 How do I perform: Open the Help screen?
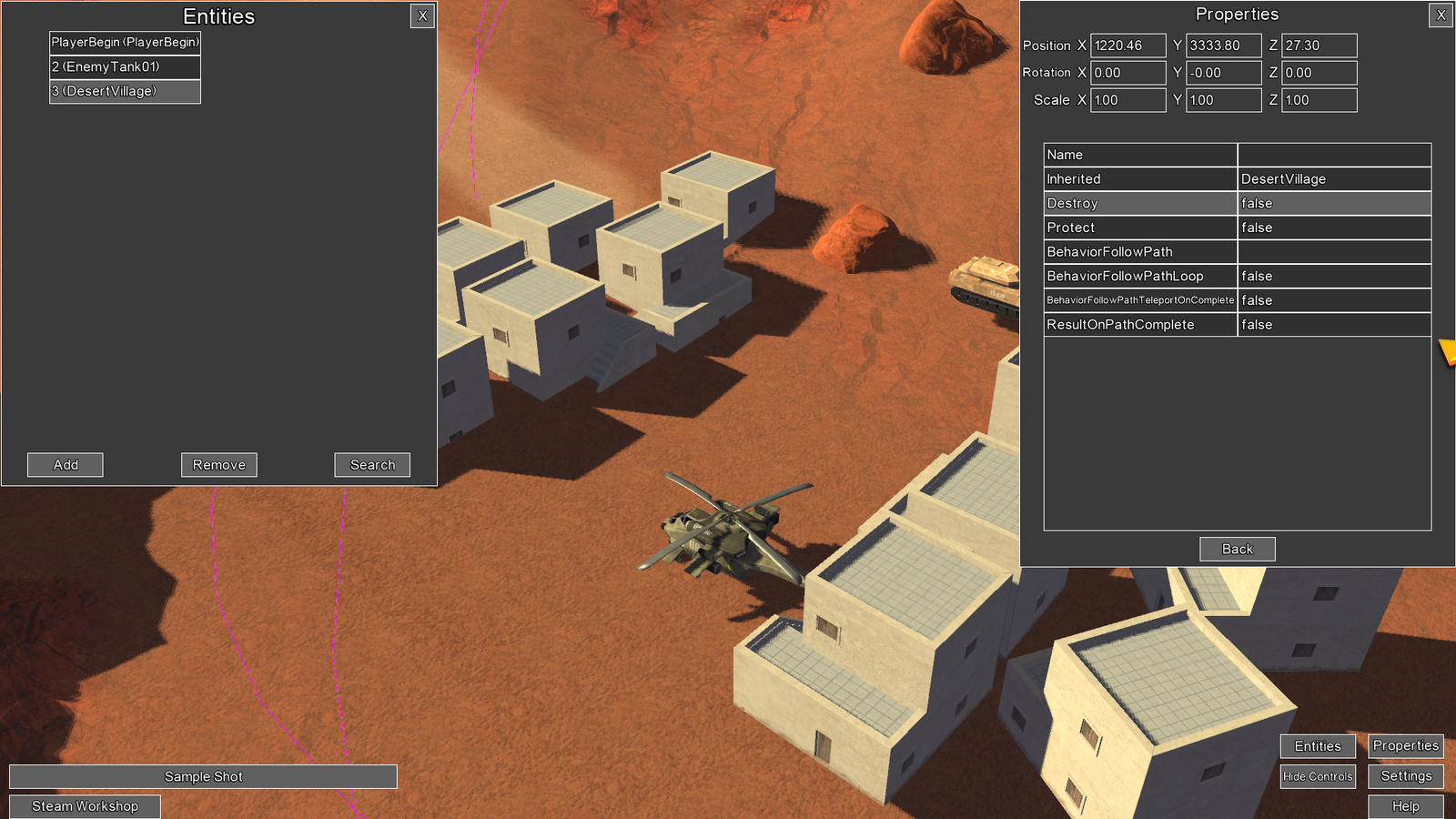1405,806
